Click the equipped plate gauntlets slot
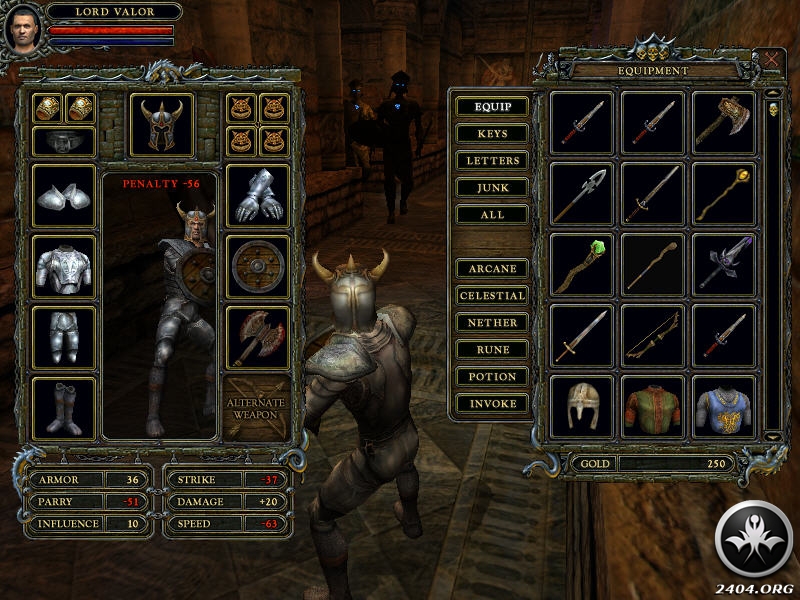800x600 pixels. (x=258, y=196)
